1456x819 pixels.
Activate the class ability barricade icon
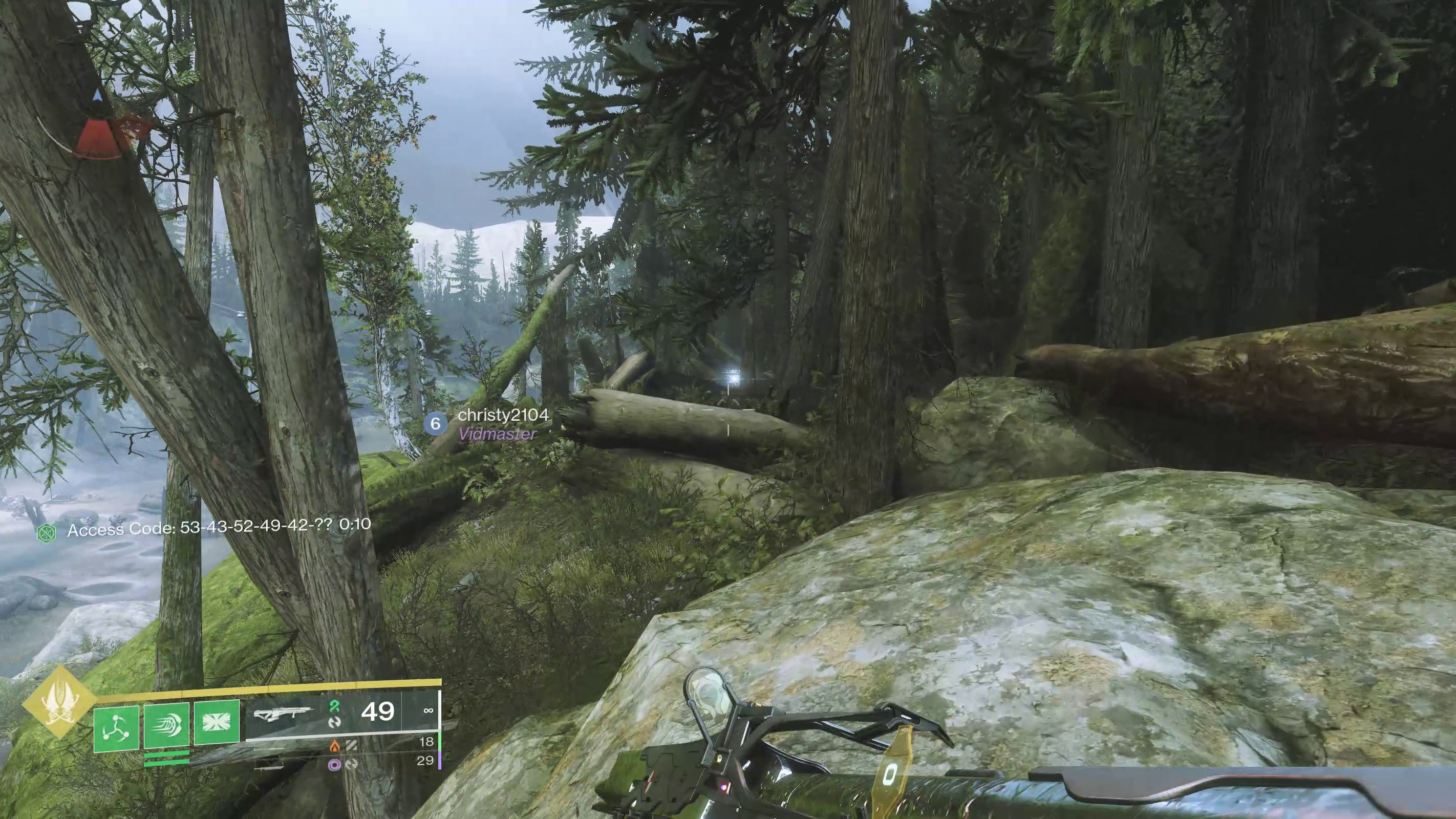pyautogui.click(x=217, y=721)
